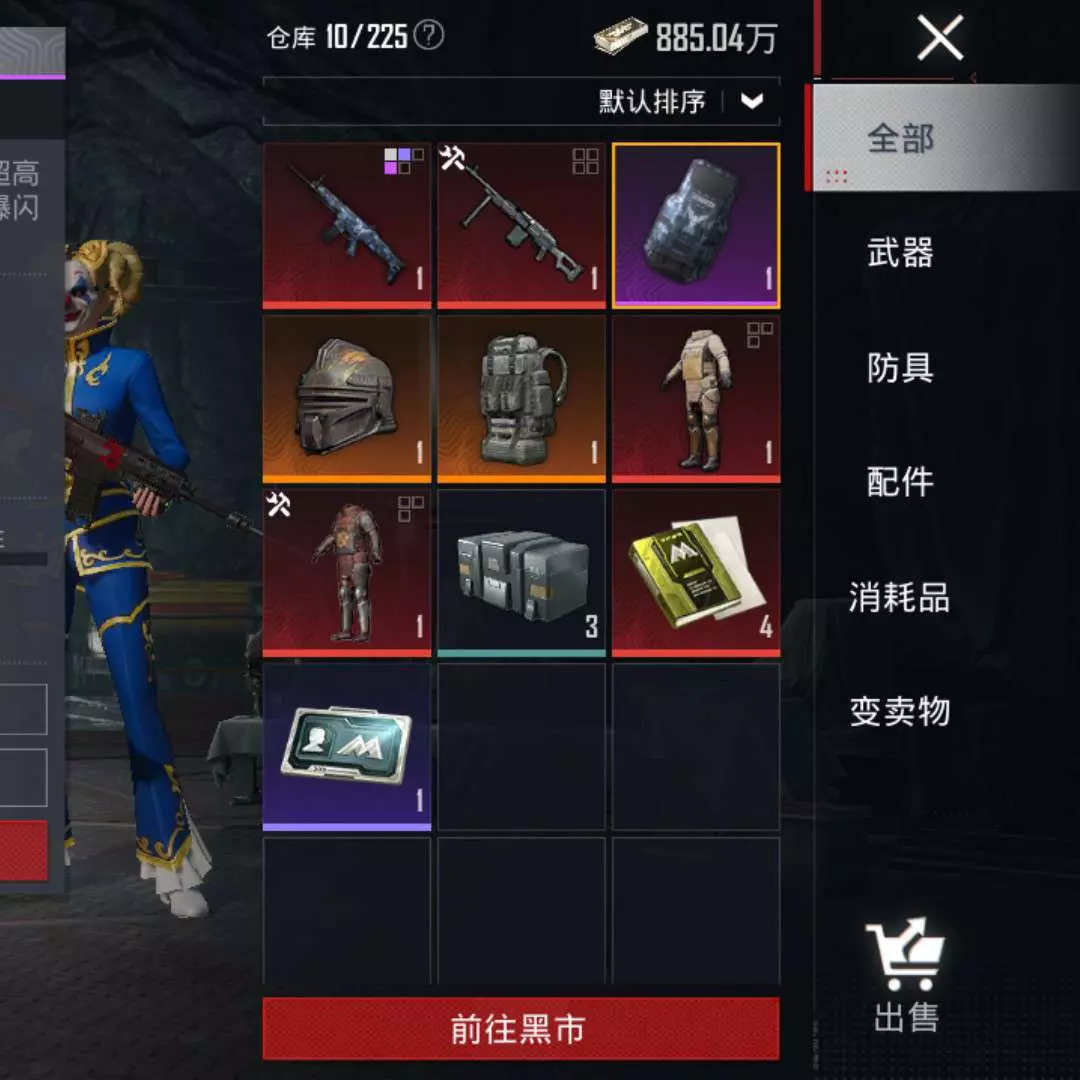Click the warehouse capacity help icon
Screen dimensions: 1080x1080
[x=429, y=37]
